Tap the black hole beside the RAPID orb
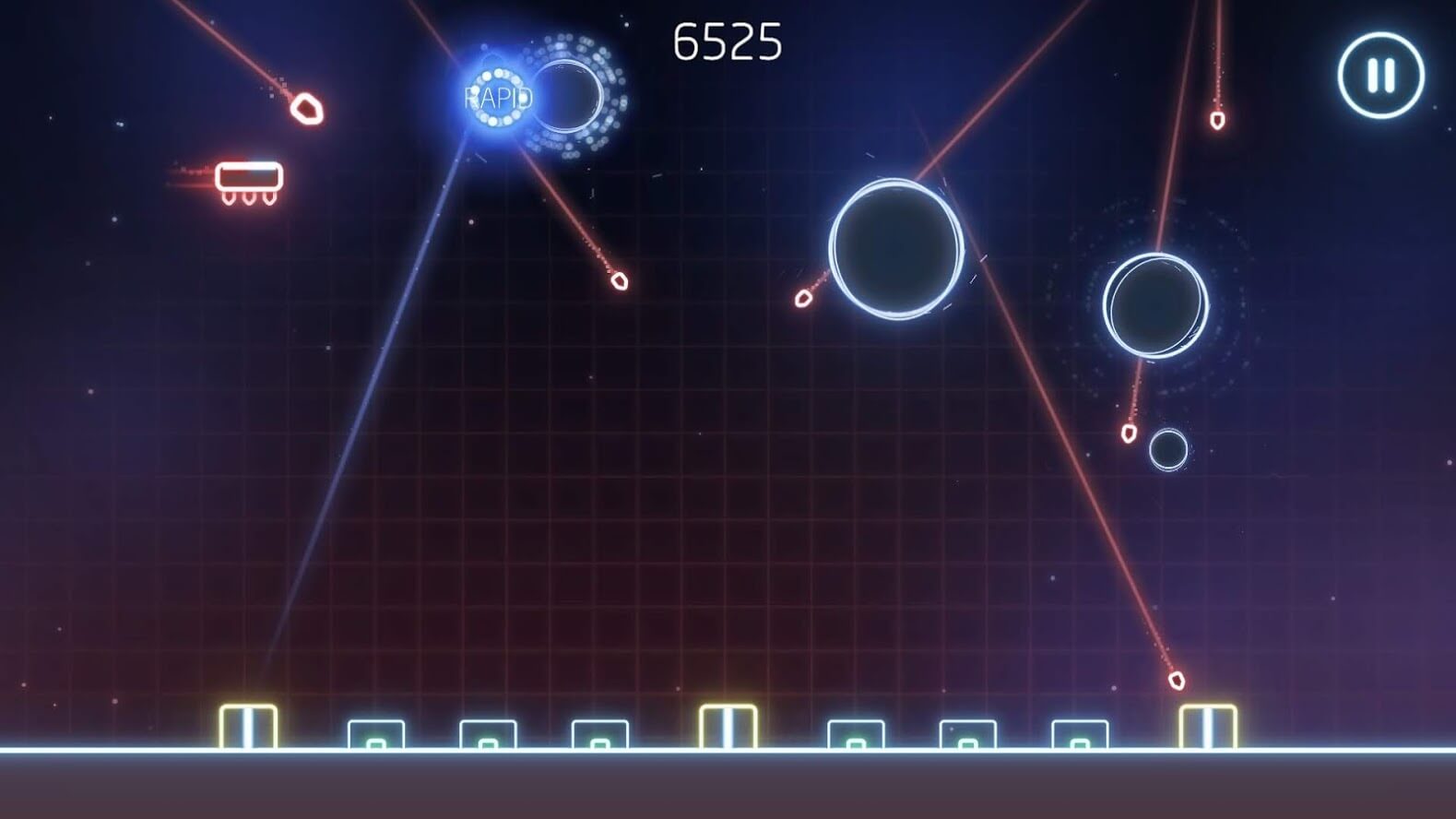Image resolution: width=1456 pixels, height=819 pixels. tap(572, 97)
